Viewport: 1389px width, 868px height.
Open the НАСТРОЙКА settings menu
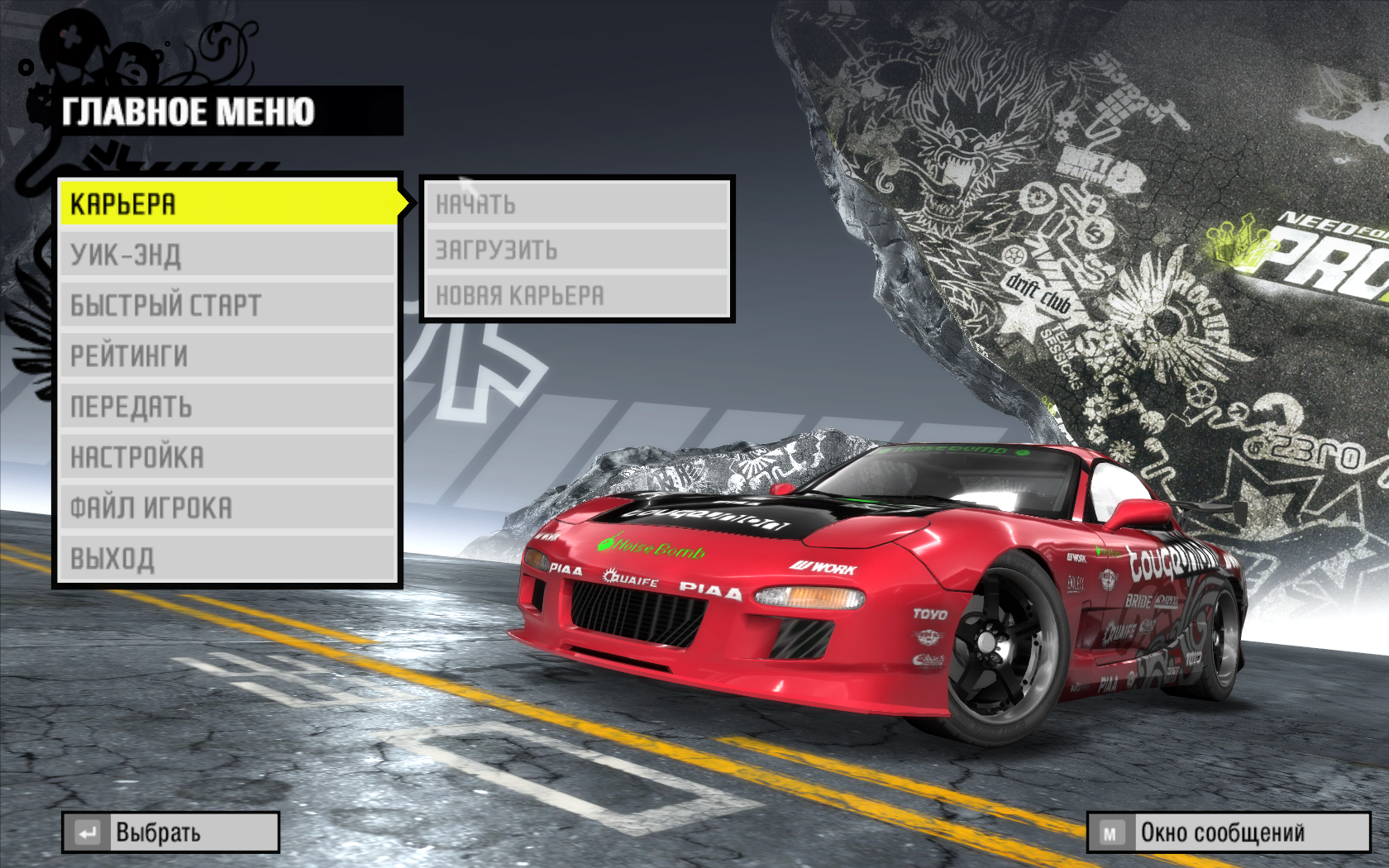(227, 457)
